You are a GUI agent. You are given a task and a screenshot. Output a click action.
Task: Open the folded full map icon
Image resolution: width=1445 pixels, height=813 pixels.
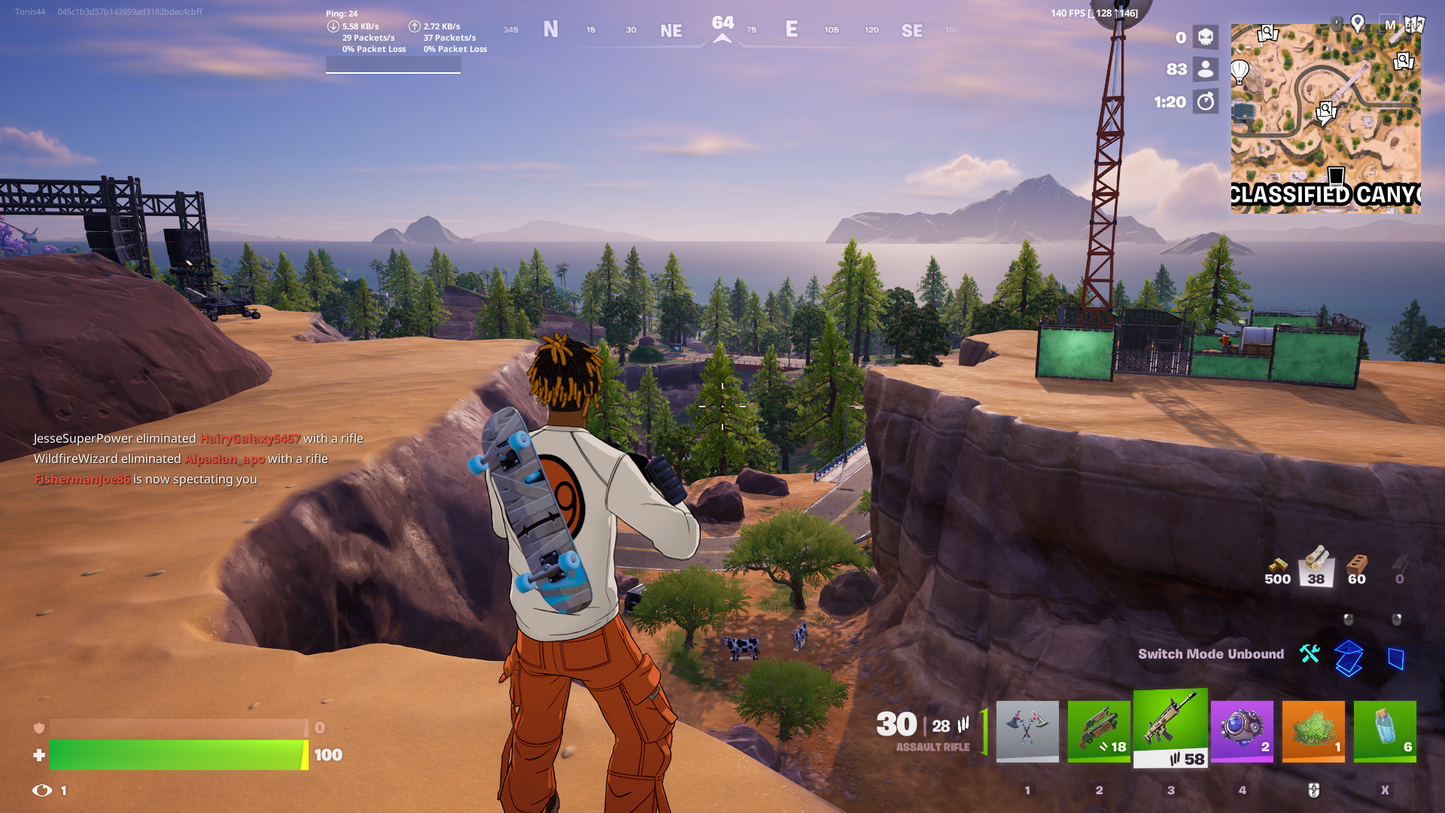pos(1414,24)
